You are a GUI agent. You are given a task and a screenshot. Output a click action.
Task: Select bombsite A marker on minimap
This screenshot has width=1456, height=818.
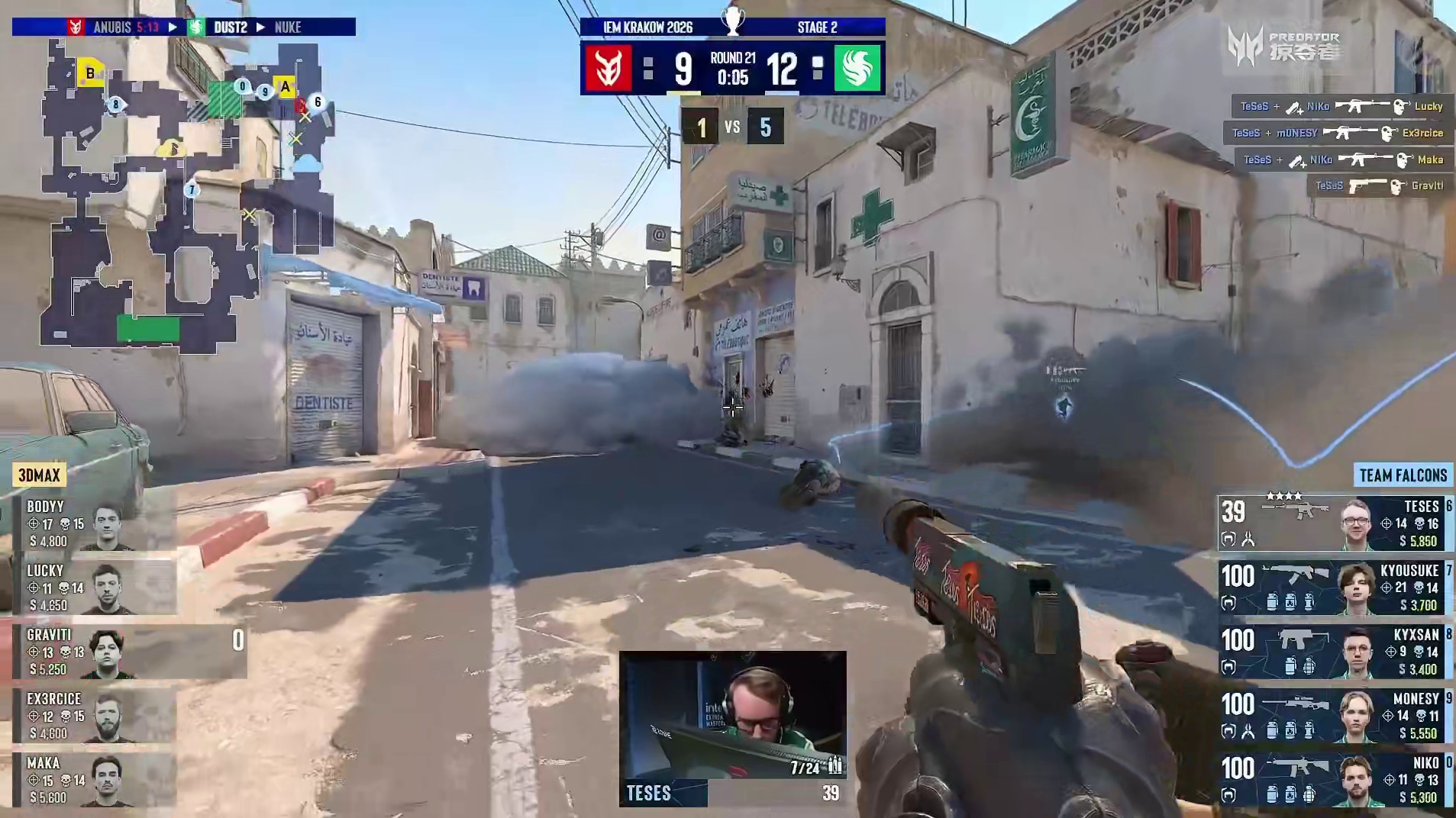click(286, 87)
